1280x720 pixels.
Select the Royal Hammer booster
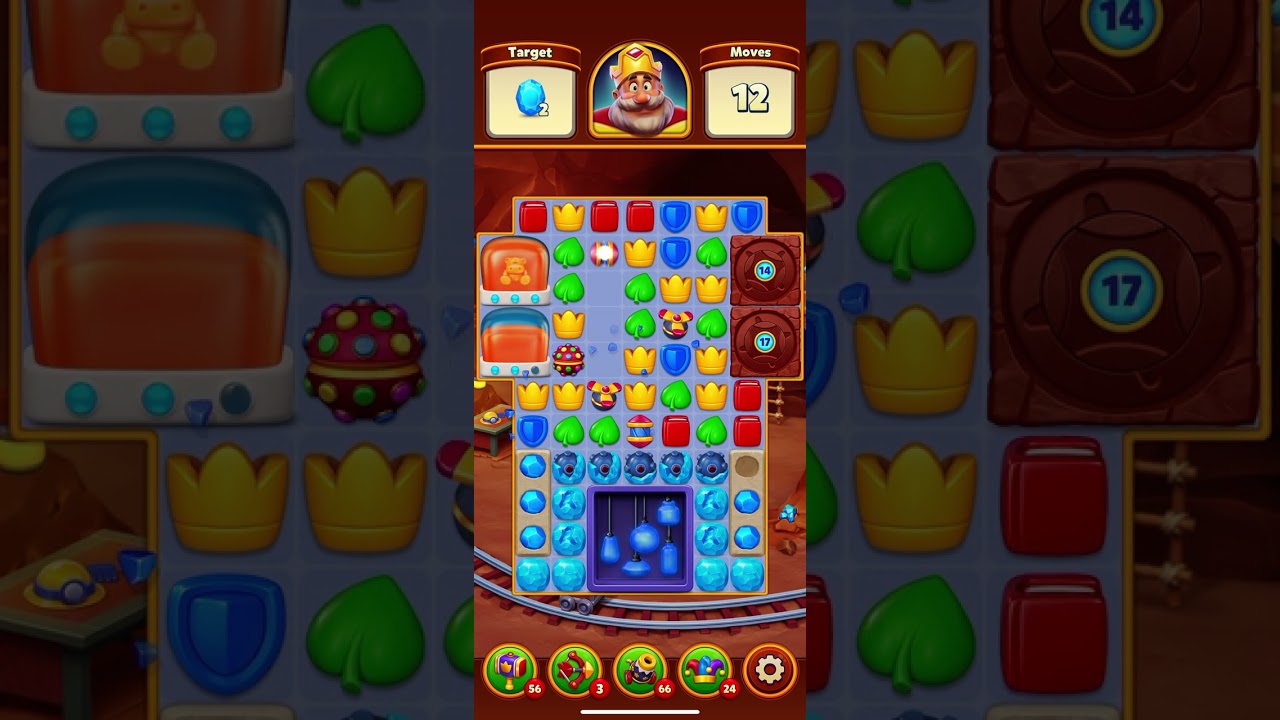pos(512,670)
